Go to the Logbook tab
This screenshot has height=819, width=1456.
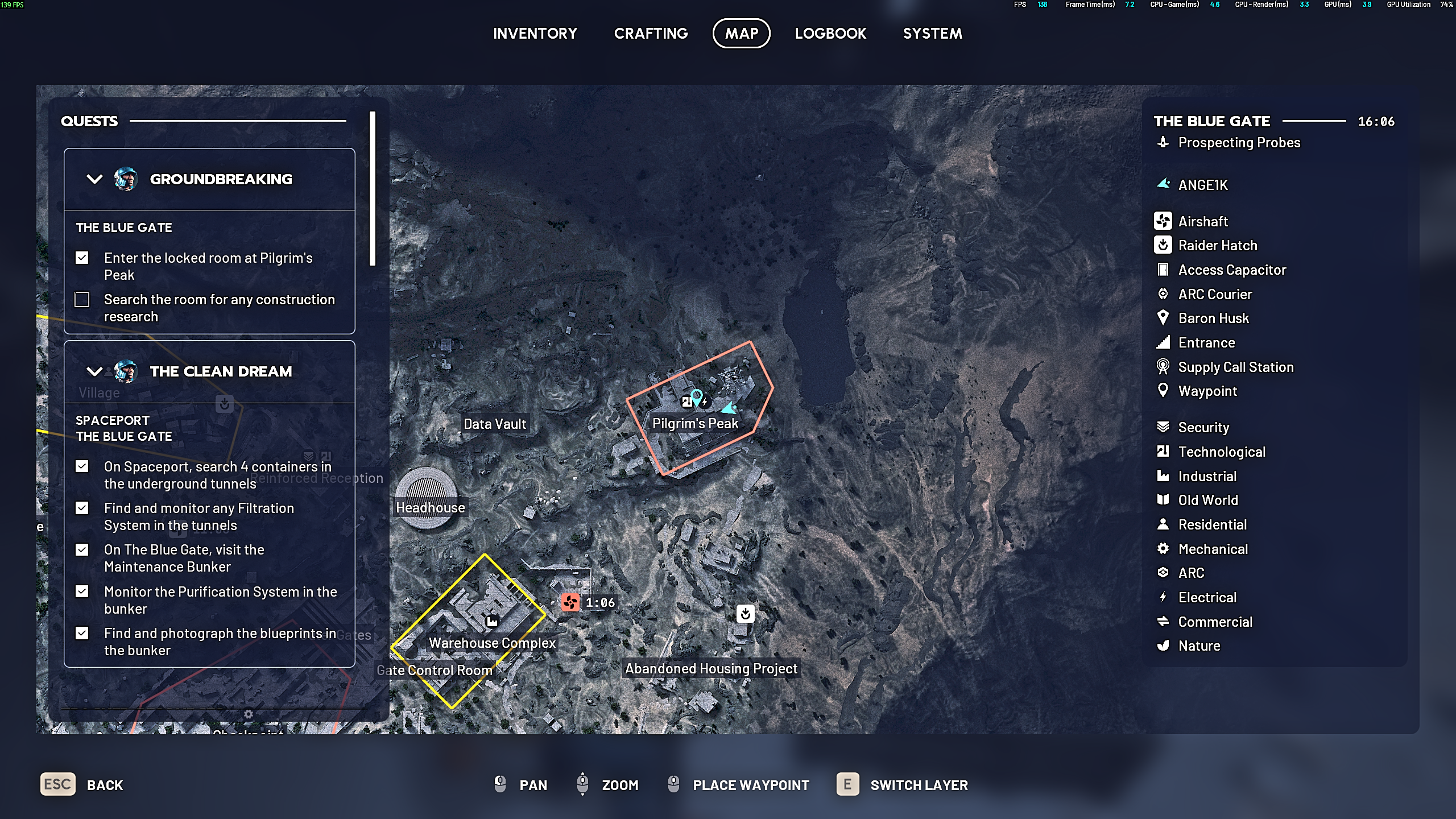pyautogui.click(x=830, y=34)
